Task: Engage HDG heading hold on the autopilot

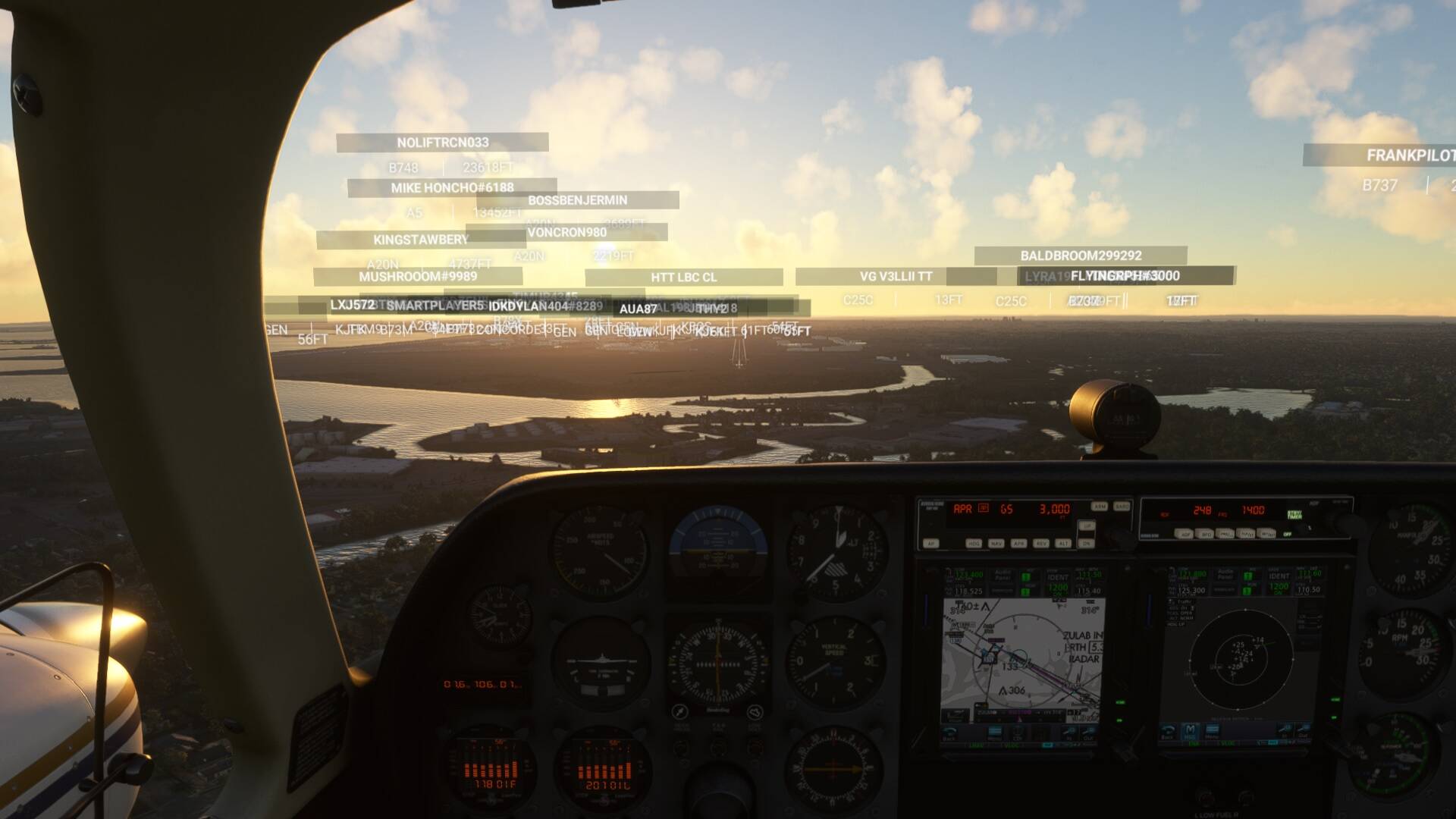Action: pyautogui.click(x=974, y=543)
